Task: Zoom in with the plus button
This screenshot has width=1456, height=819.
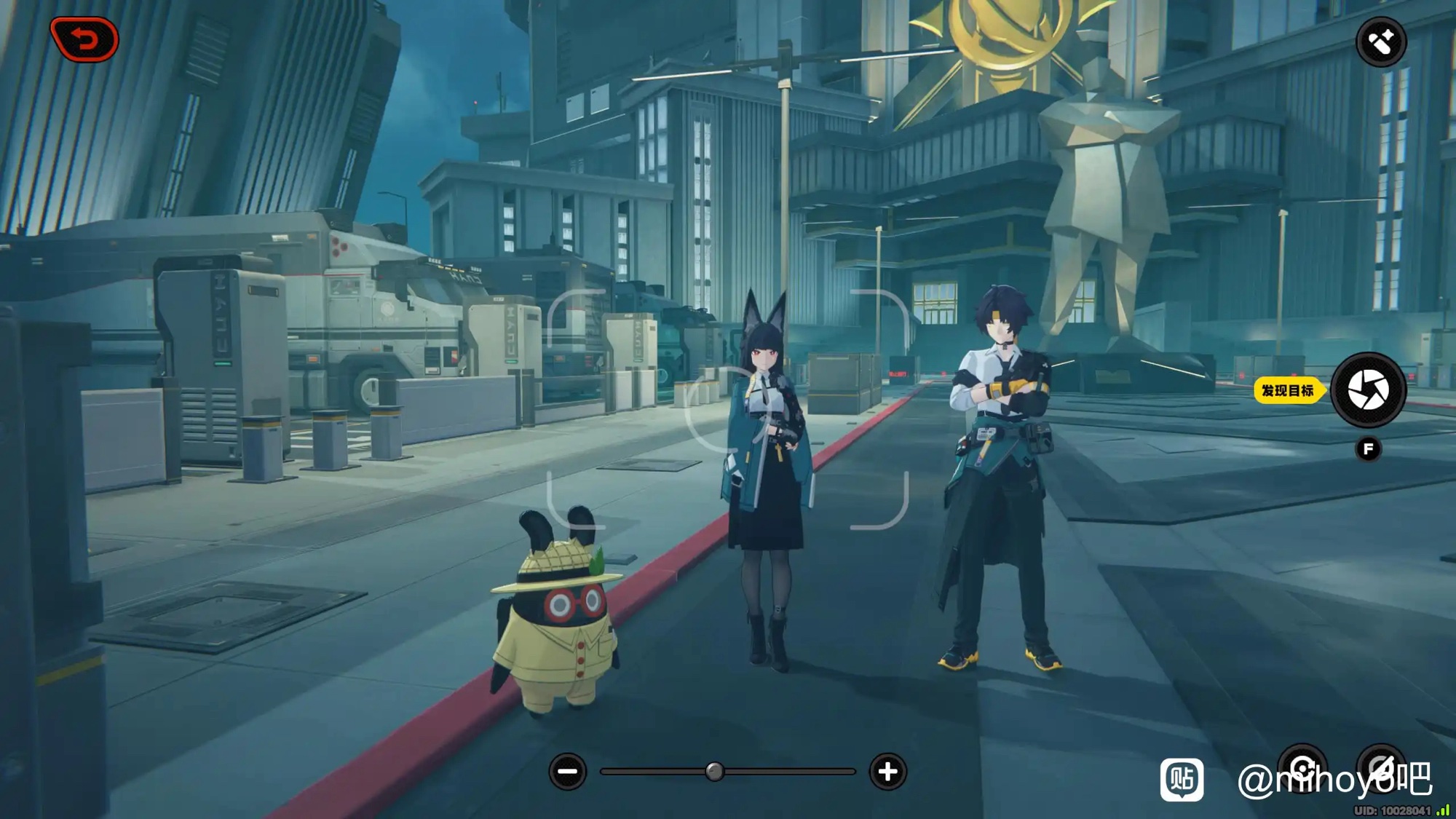Action: point(887,772)
